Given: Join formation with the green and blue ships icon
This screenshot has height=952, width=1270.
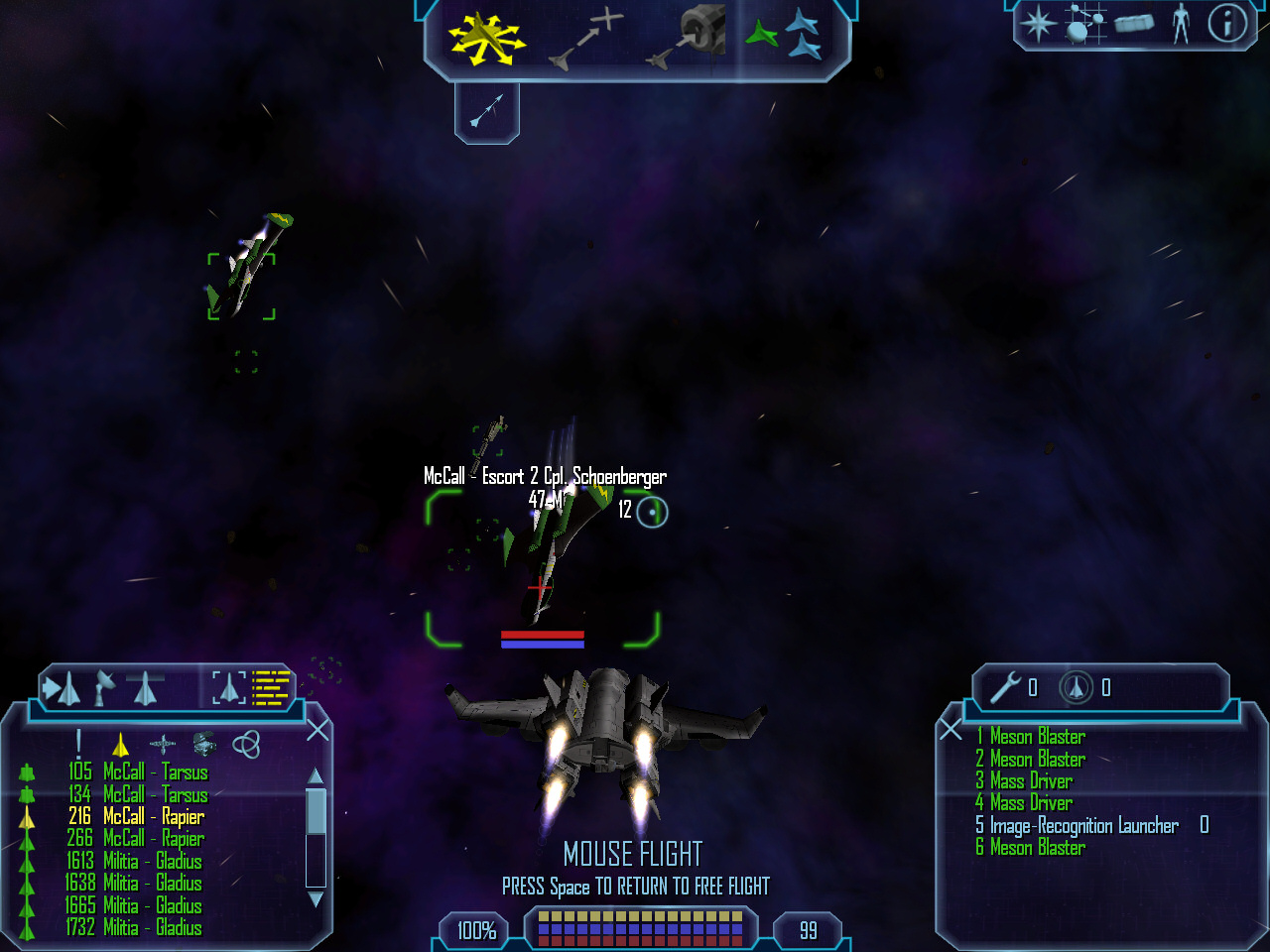Looking at the screenshot, I should click(x=783, y=36).
